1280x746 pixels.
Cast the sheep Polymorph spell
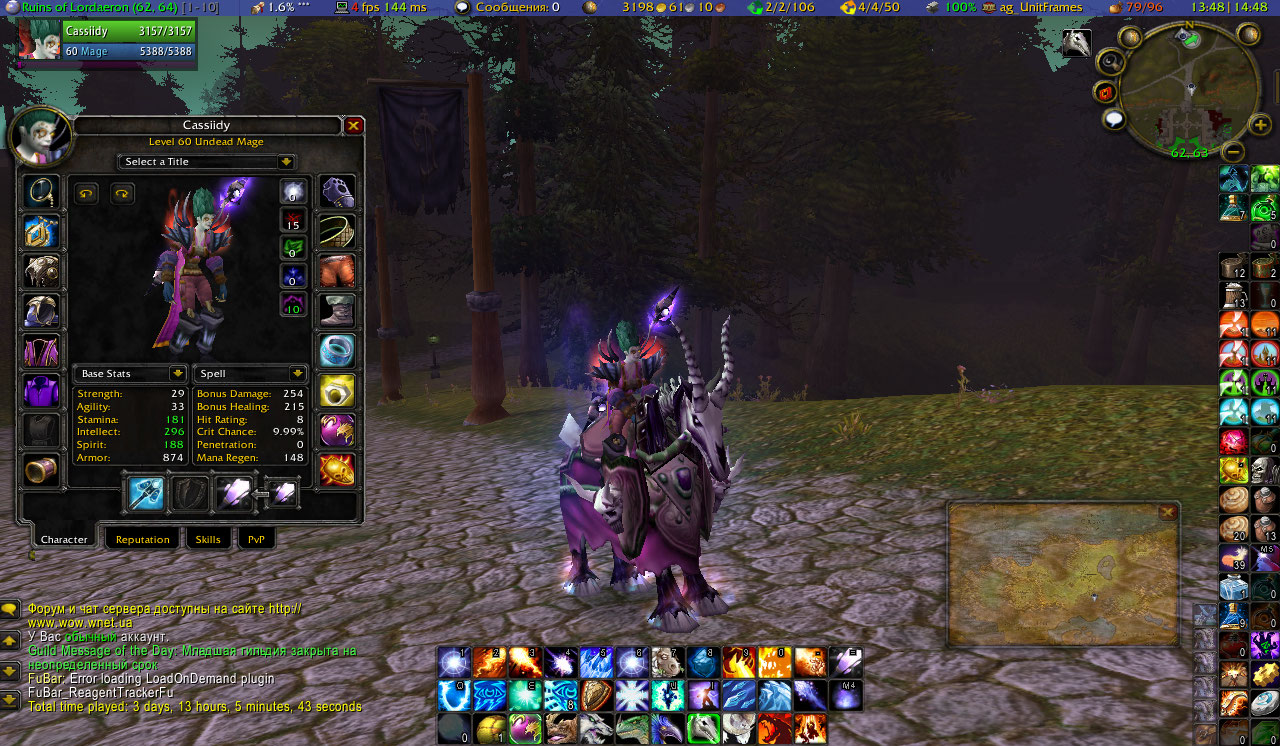[666, 662]
